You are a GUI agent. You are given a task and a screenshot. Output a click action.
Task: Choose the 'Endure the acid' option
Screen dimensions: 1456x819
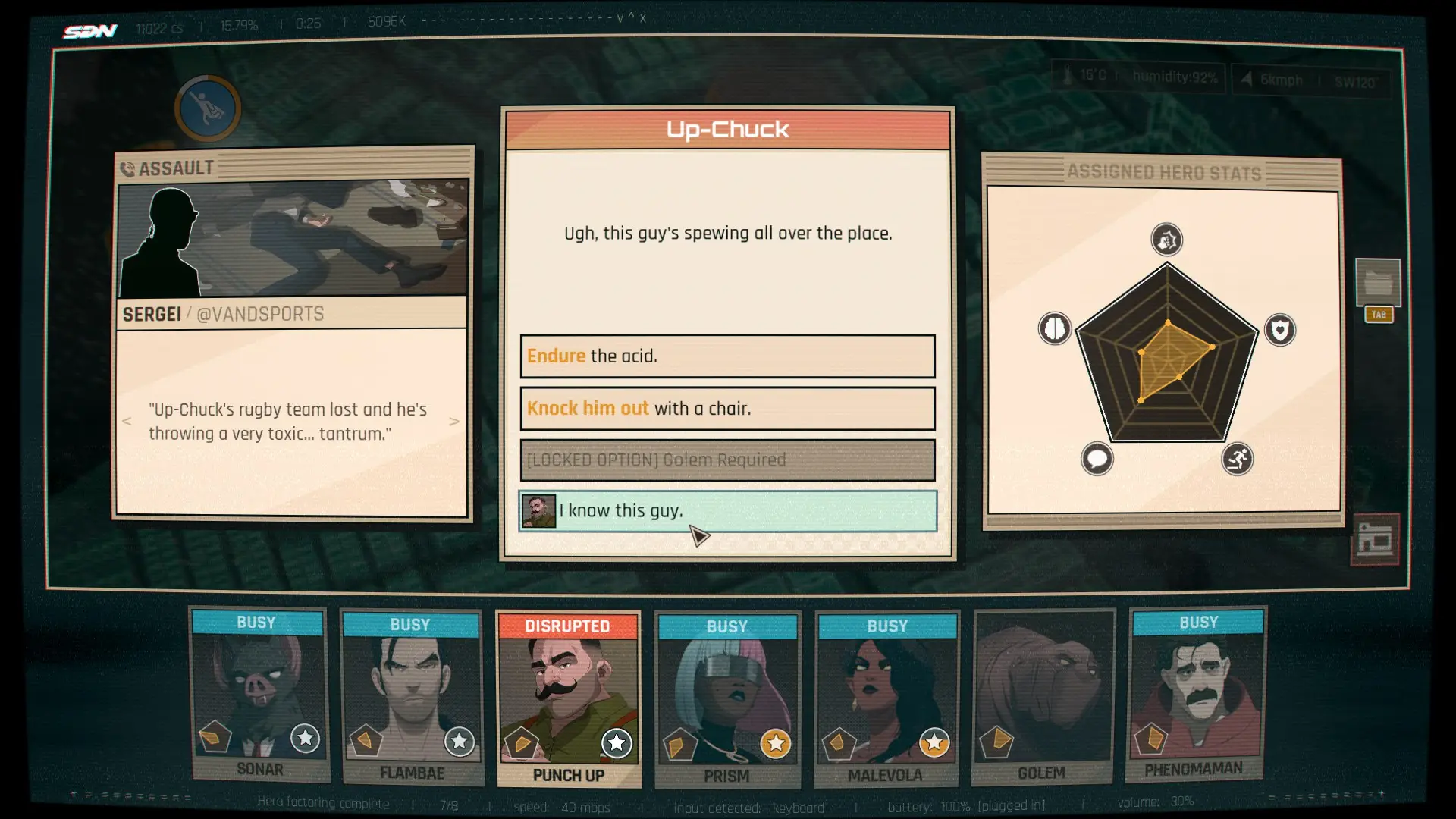[727, 356]
